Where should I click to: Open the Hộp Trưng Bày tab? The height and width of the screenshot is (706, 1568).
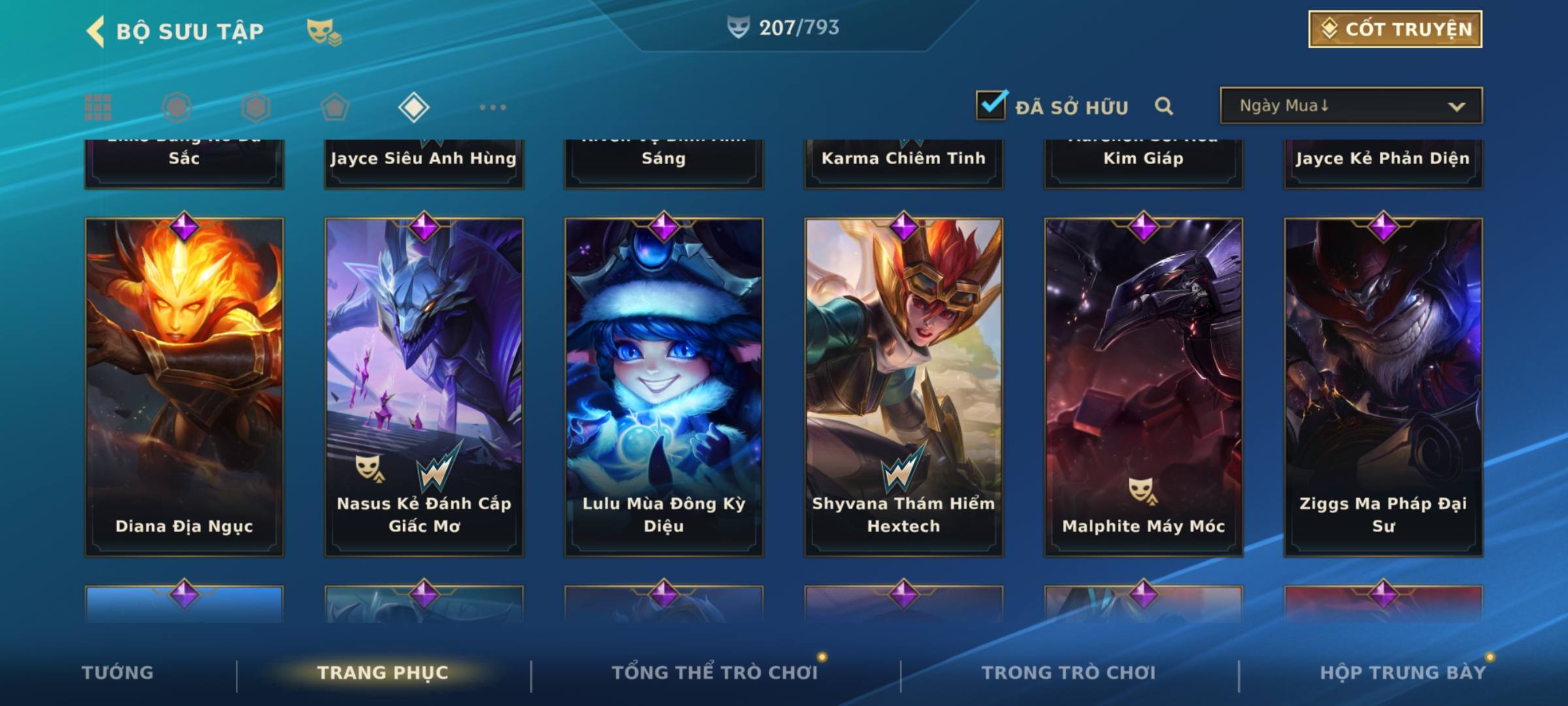(1403, 673)
